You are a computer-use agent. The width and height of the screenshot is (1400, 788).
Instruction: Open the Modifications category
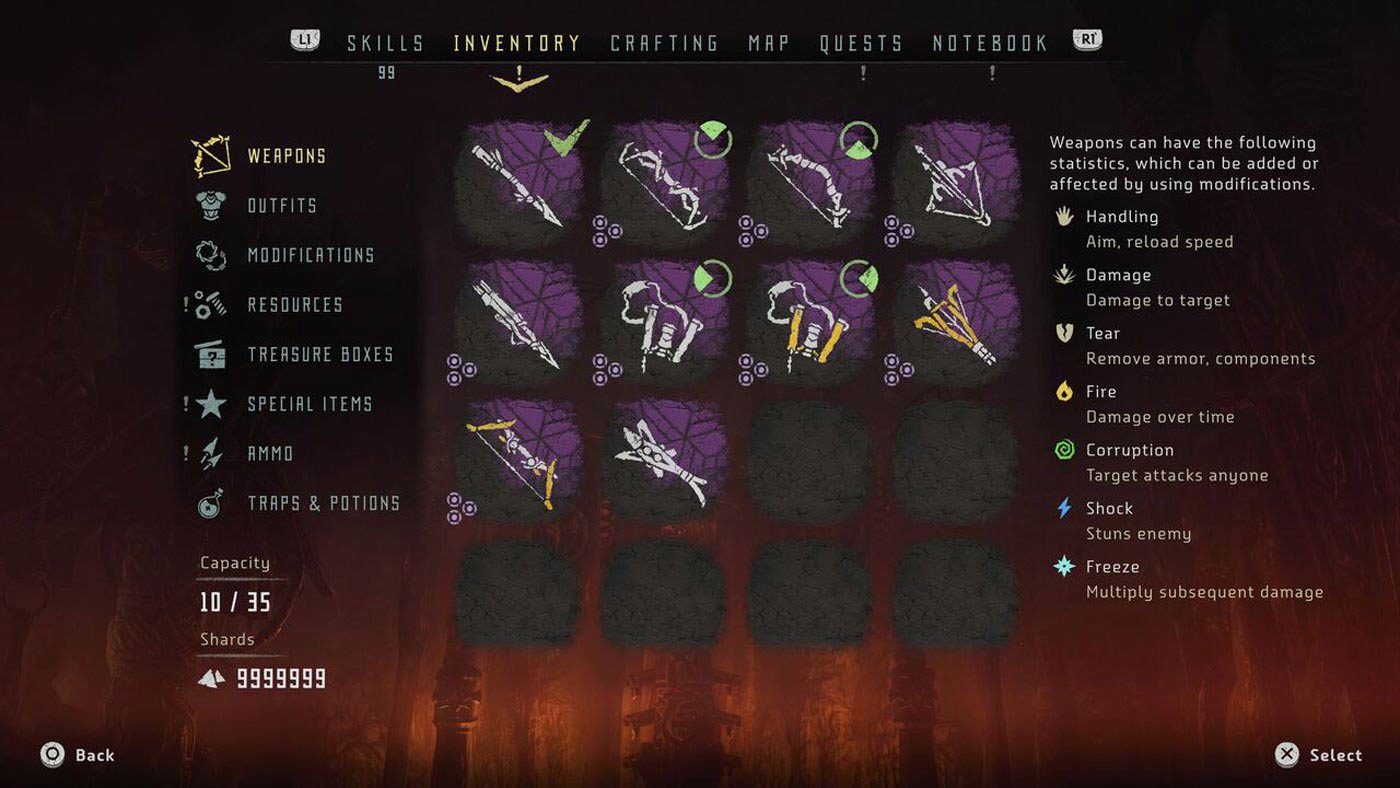(310, 255)
